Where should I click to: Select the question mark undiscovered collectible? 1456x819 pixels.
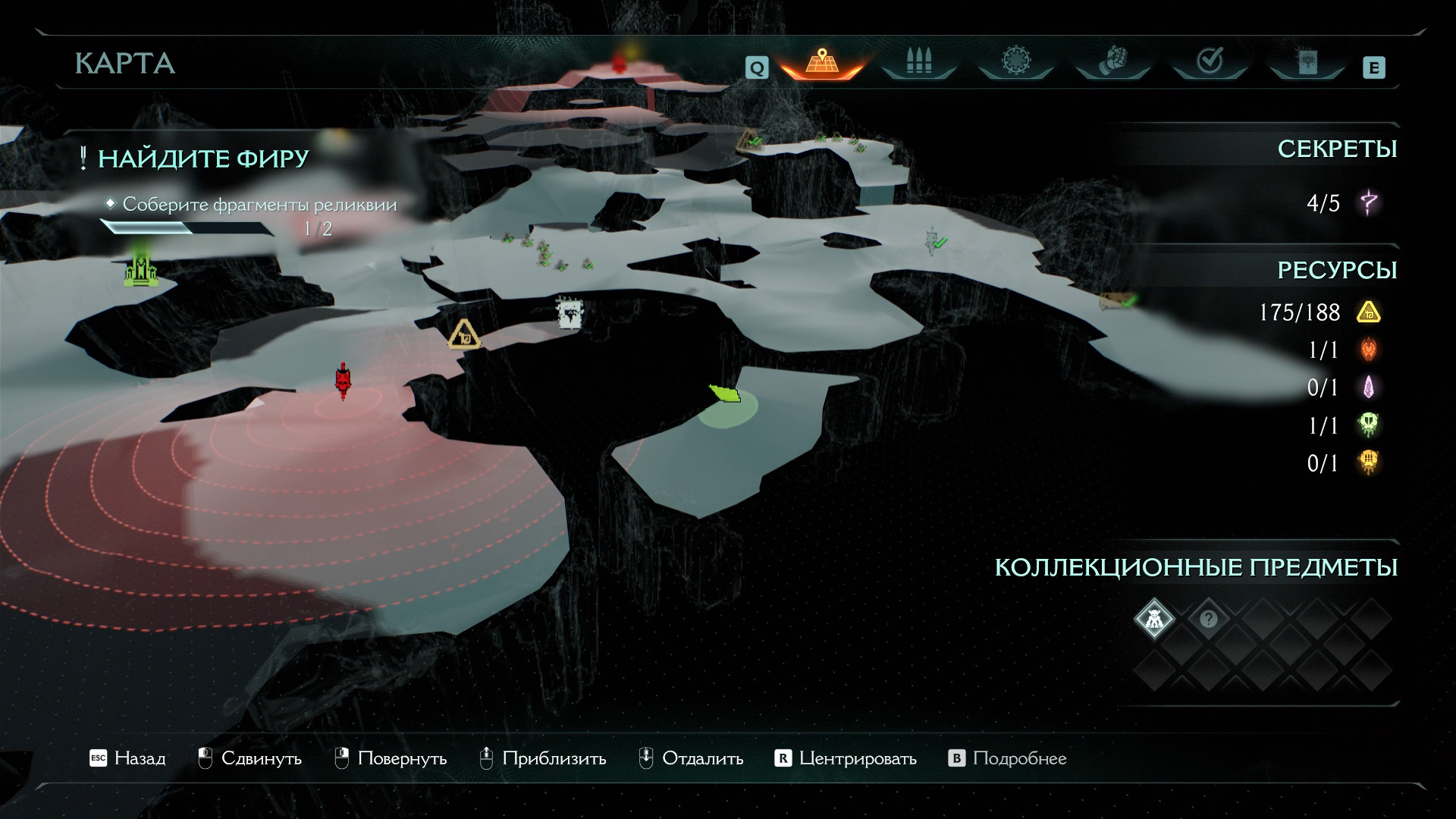pos(1208,619)
